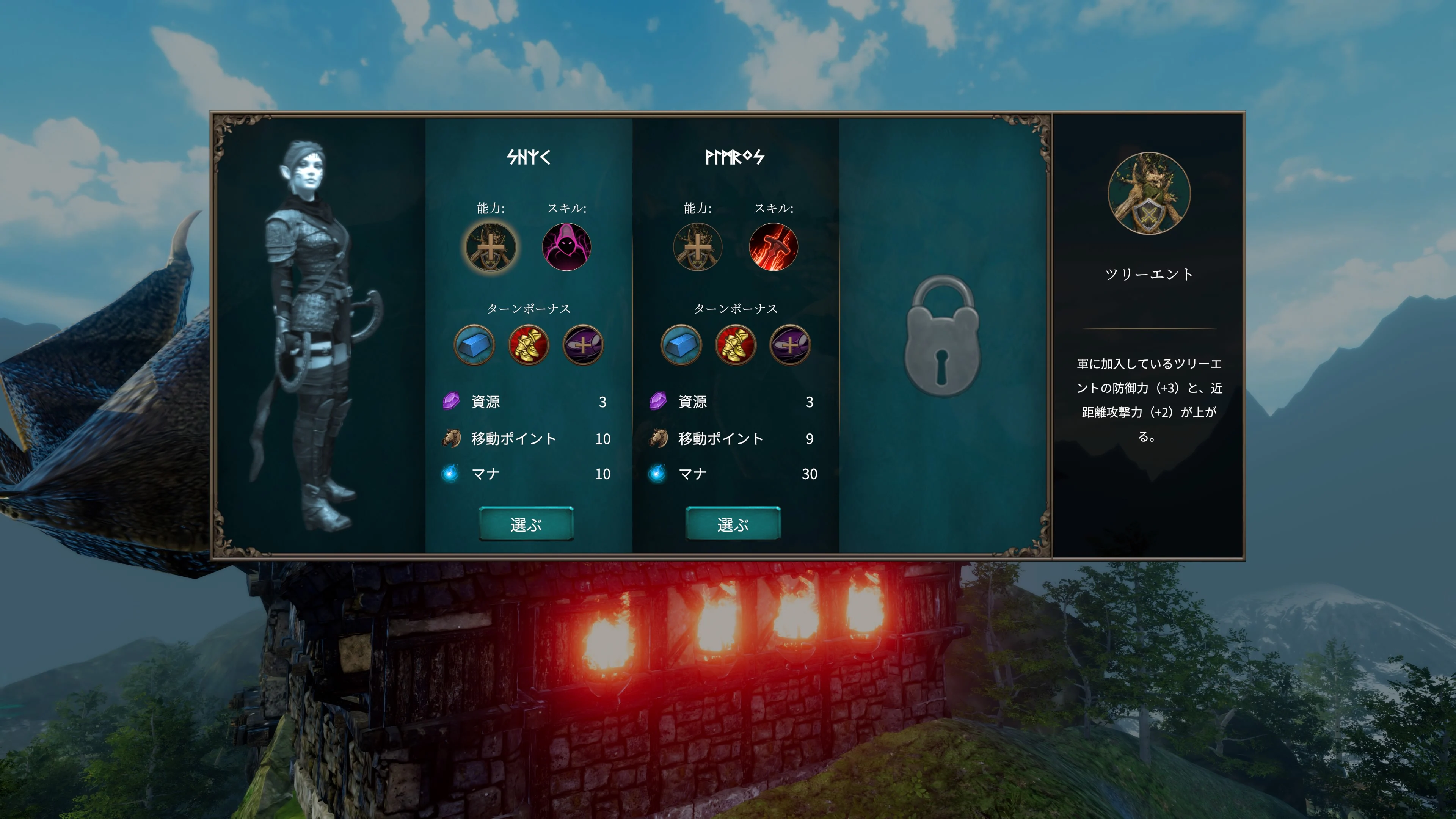Open the Treant portrait in the right panel
This screenshot has height=819, width=1456.
coord(1148,194)
